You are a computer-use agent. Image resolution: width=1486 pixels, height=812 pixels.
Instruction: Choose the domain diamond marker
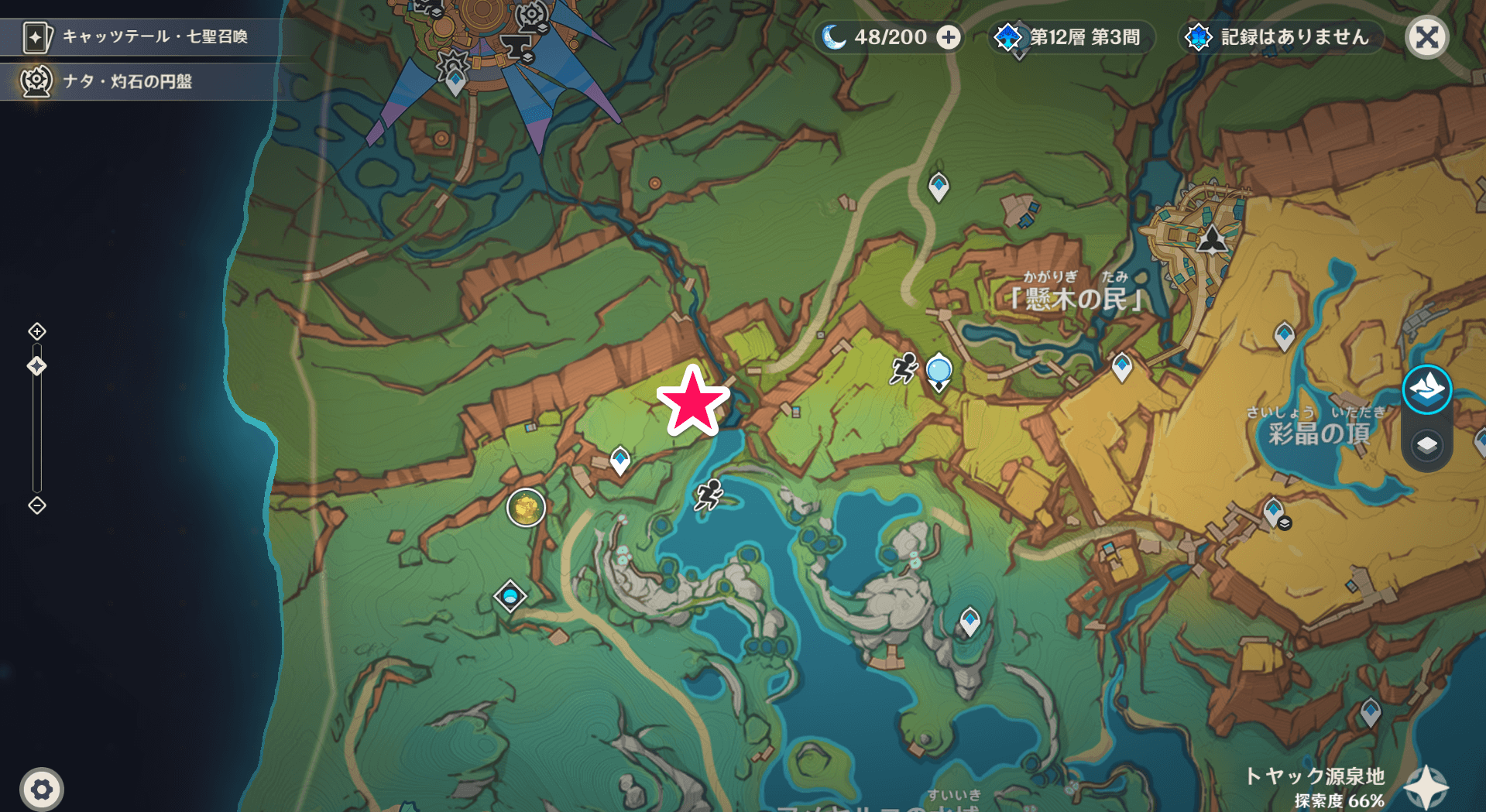tap(510, 596)
